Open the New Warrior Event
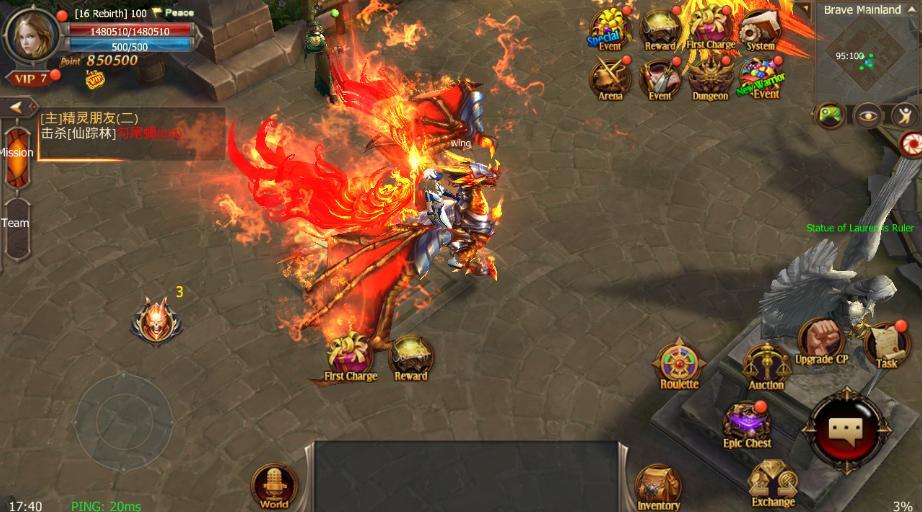Image resolution: width=922 pixels, height=512 pixels. (763, 78)
